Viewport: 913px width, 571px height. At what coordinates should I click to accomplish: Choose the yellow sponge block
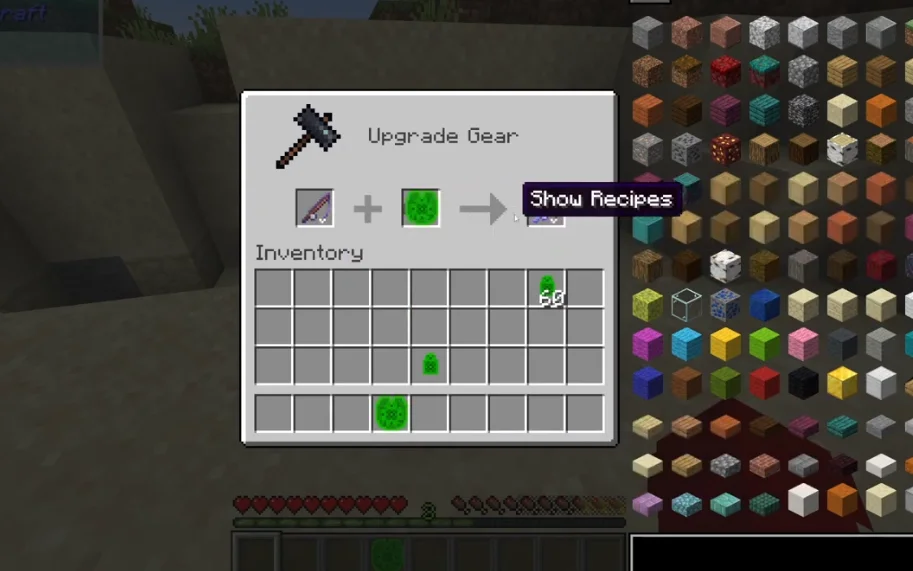click(x=647, y=305)
